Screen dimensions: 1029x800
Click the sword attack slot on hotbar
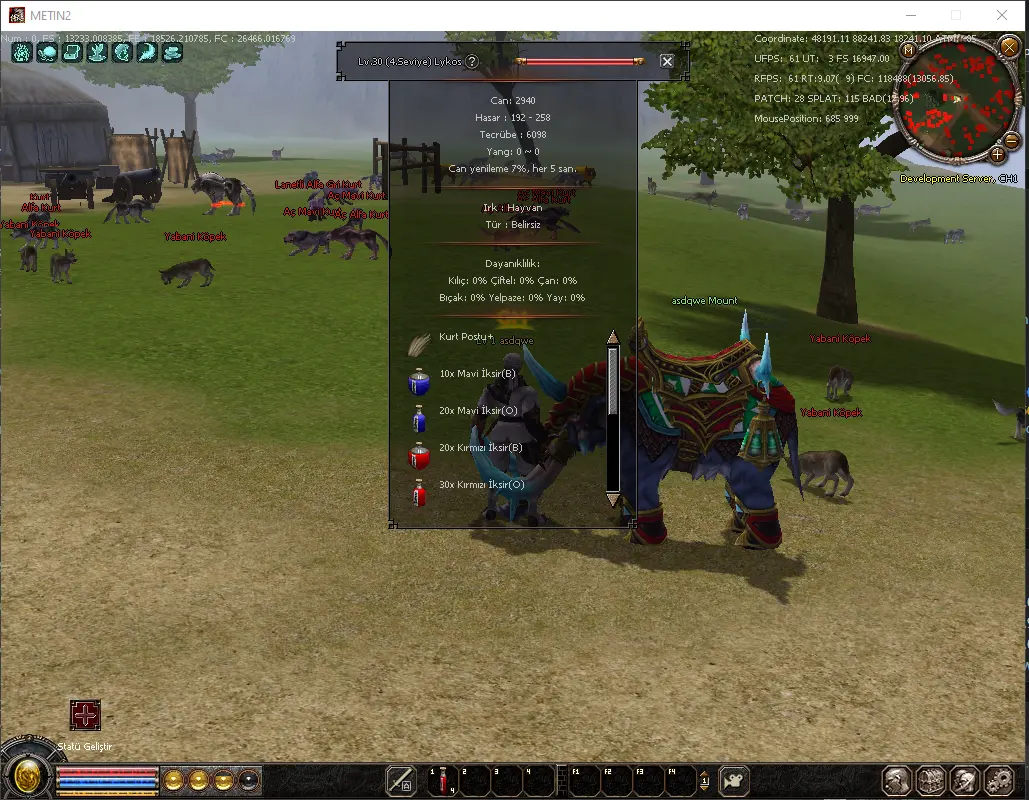tap(402, 780)
